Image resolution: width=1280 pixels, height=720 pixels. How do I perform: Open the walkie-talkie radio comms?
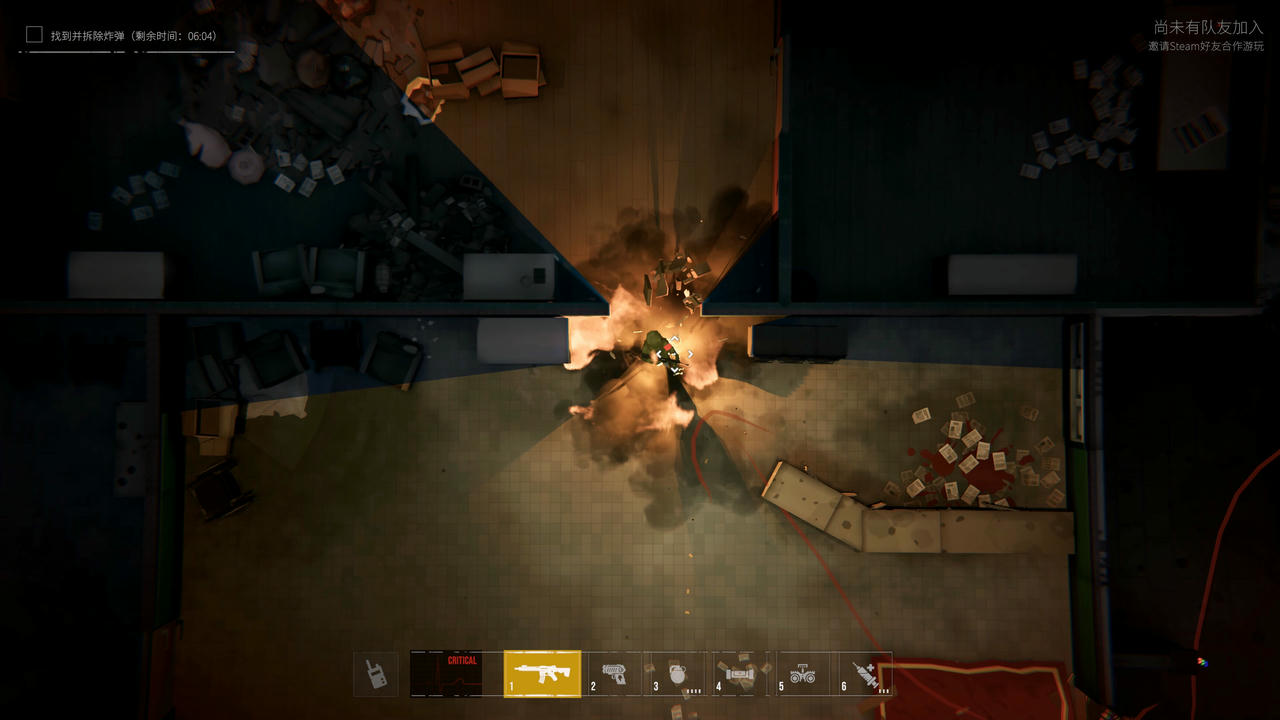[376, 671]
